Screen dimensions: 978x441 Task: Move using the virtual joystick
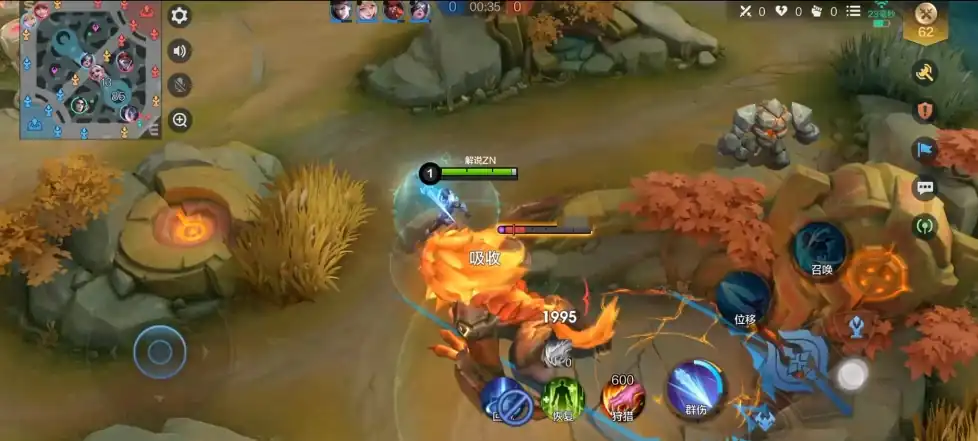click(x=160, y=351)
